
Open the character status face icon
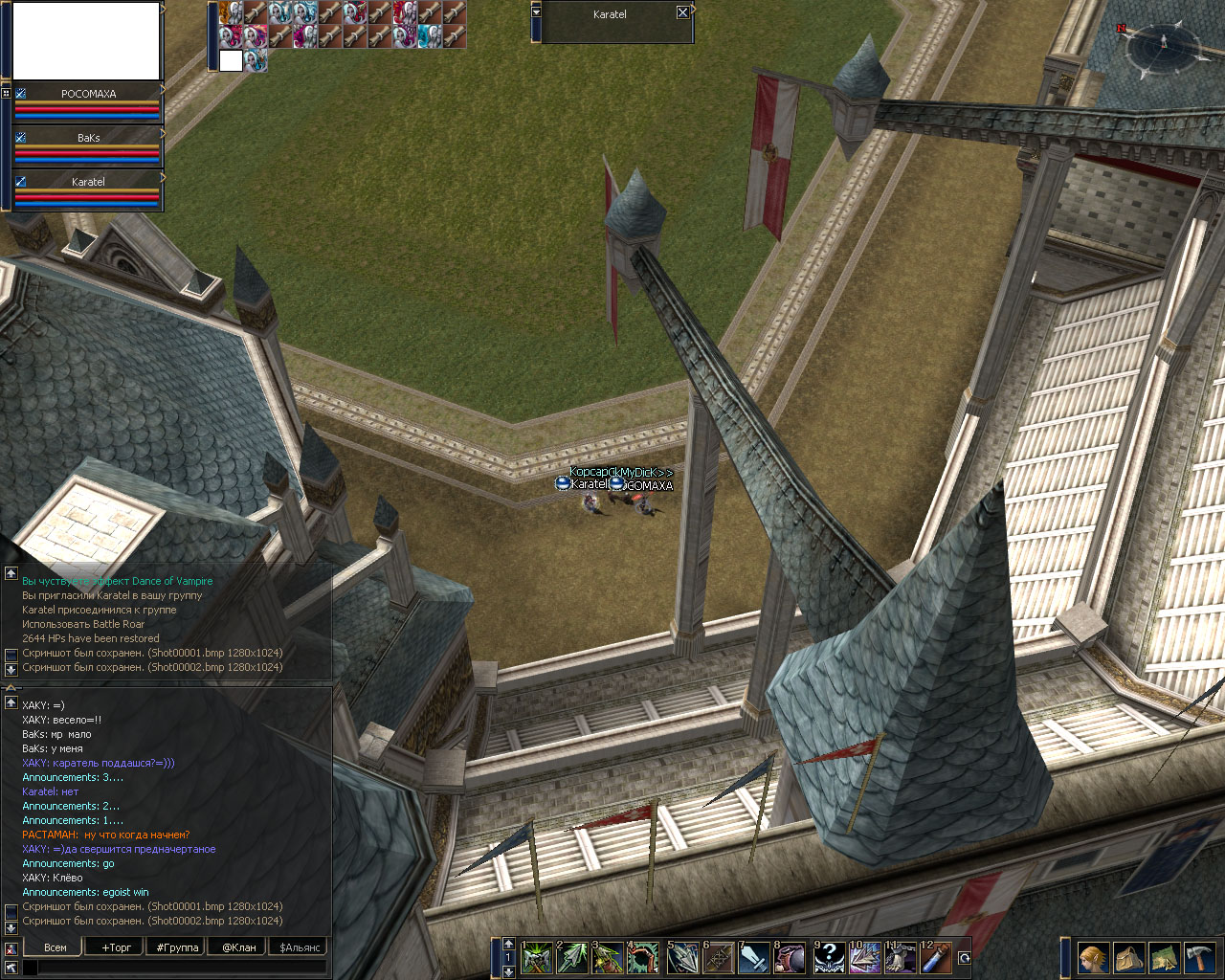(1093, 957)
